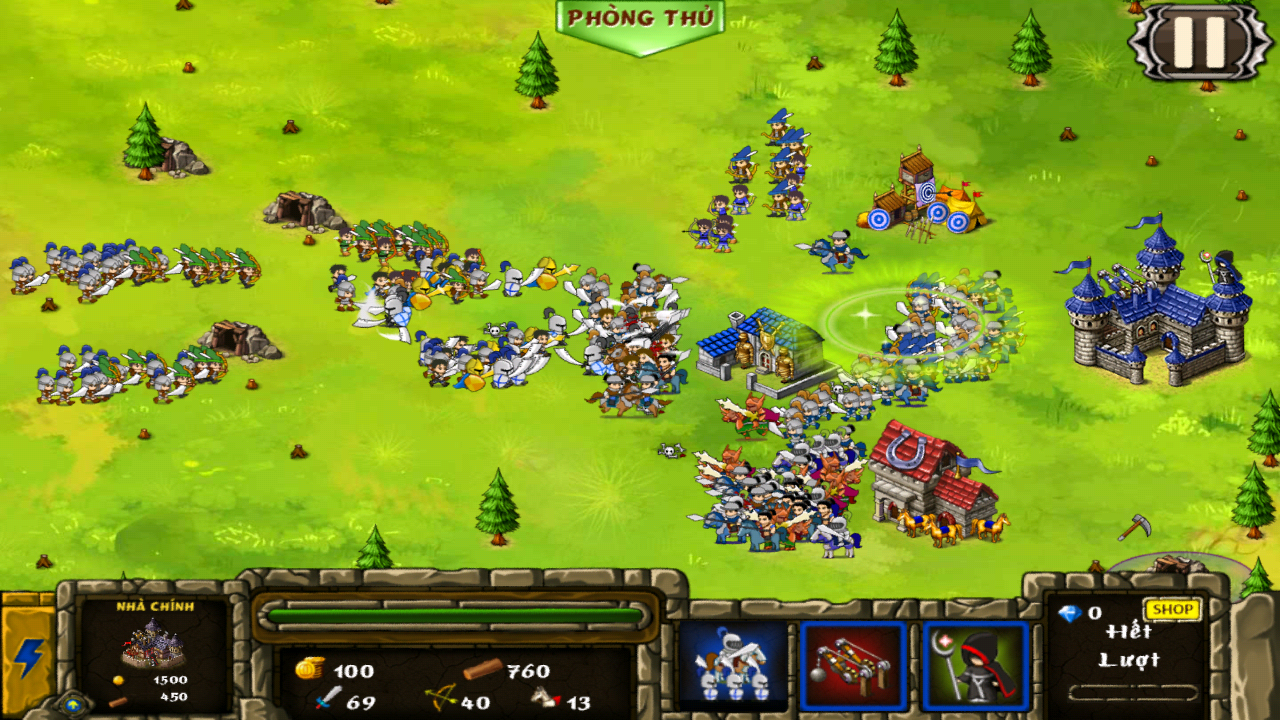Click the blue upgrade arrow below Nhà Chính
This screenshot has height=720, width=1280.
(73, 704)
